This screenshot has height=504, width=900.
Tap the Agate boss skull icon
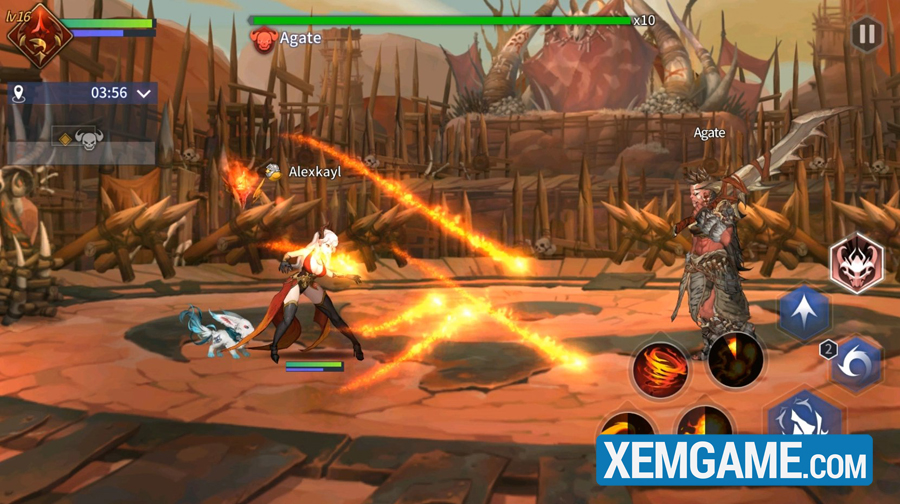(263, 40)
